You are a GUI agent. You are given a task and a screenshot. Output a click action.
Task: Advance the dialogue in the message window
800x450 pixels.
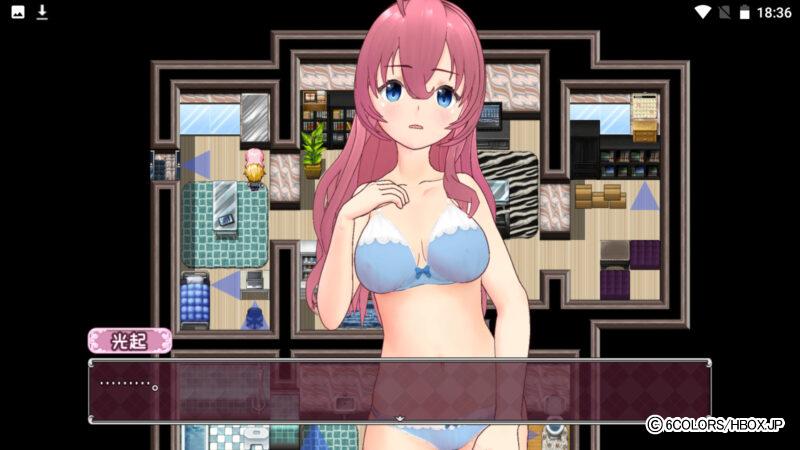tap(400, 390)
